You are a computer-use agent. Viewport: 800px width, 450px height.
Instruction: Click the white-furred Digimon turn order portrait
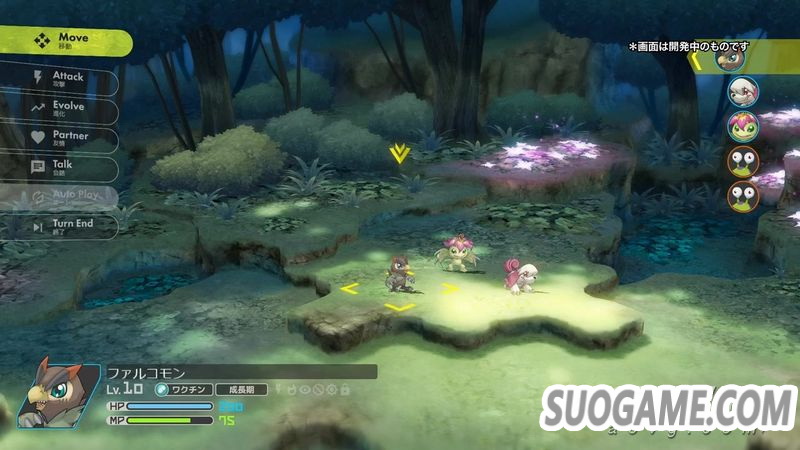point(743,93)
